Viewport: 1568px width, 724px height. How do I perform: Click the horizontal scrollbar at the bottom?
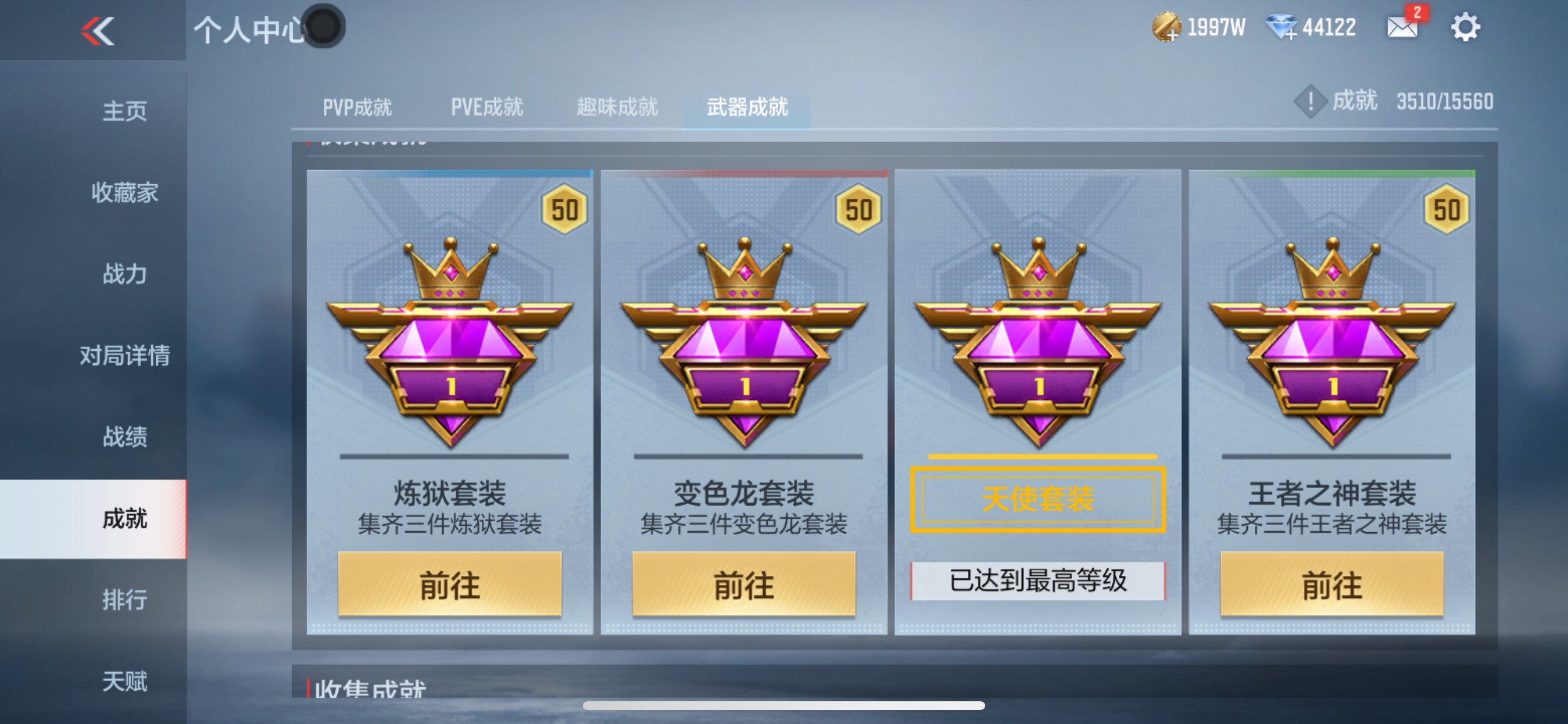point(784,706)
